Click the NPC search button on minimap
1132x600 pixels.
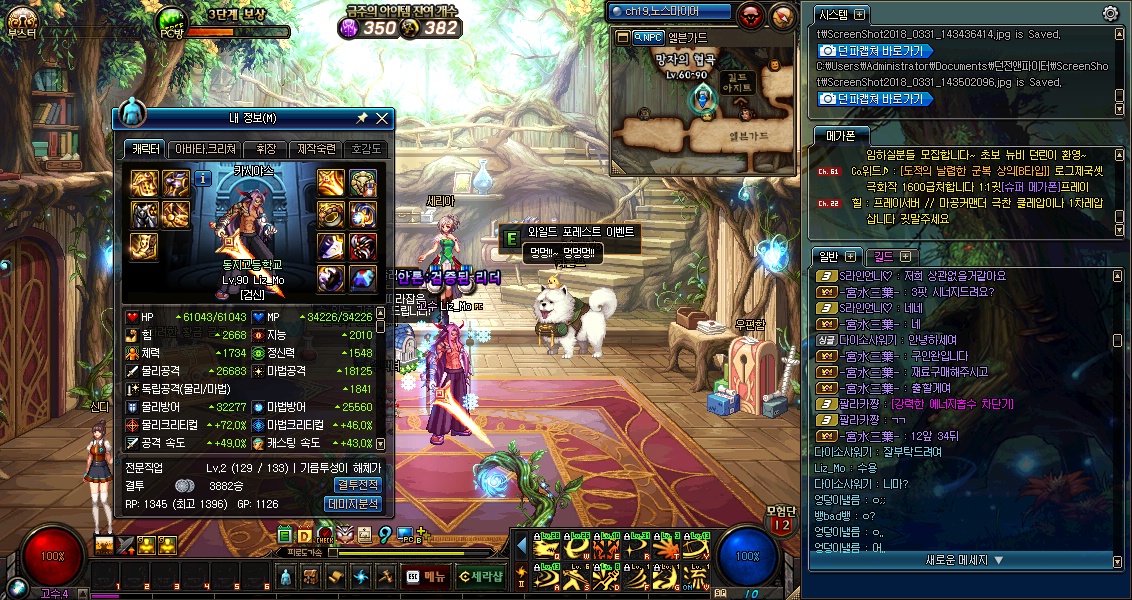pyautogui.click(x=648, y=37)
